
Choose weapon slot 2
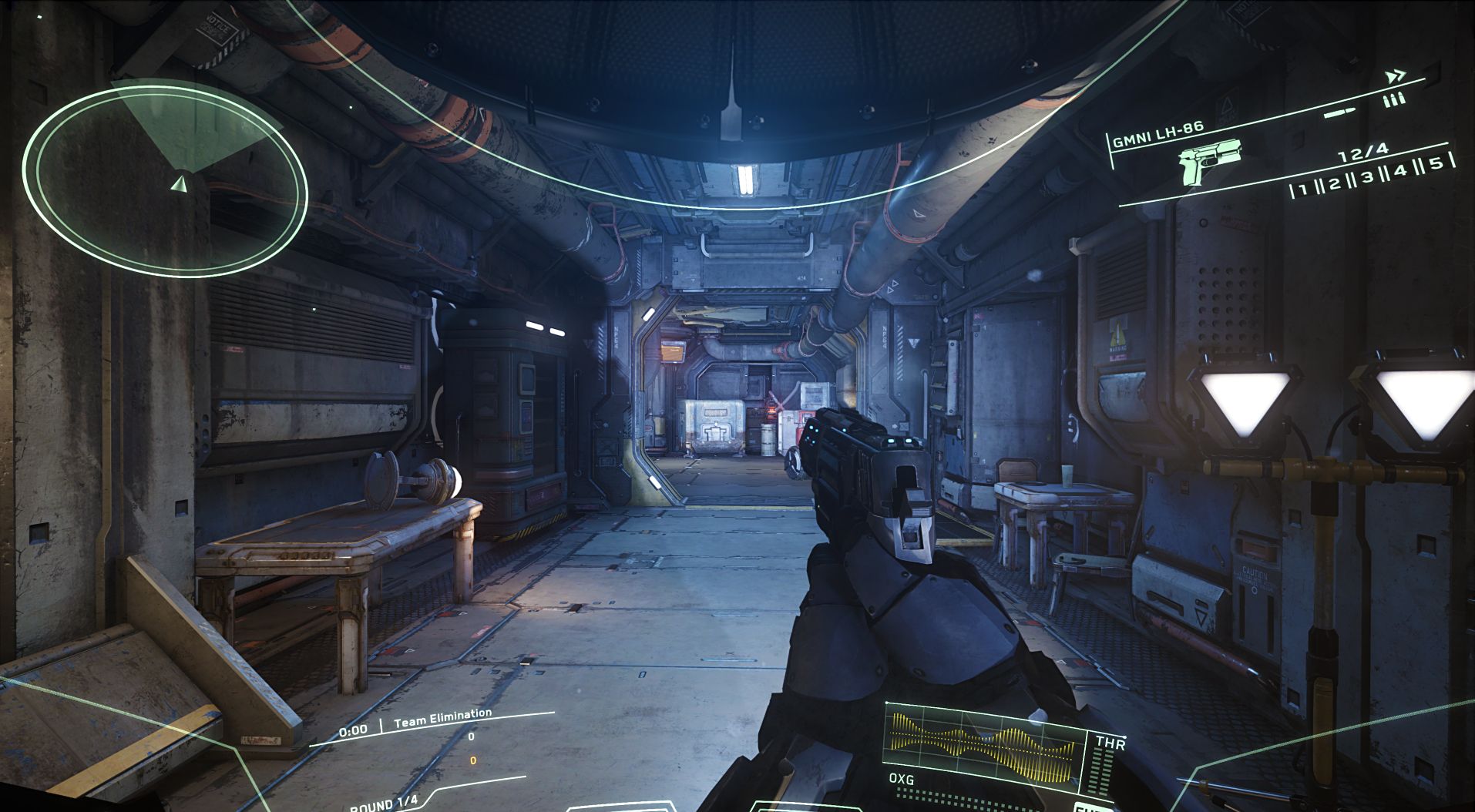coord(1335,183)
